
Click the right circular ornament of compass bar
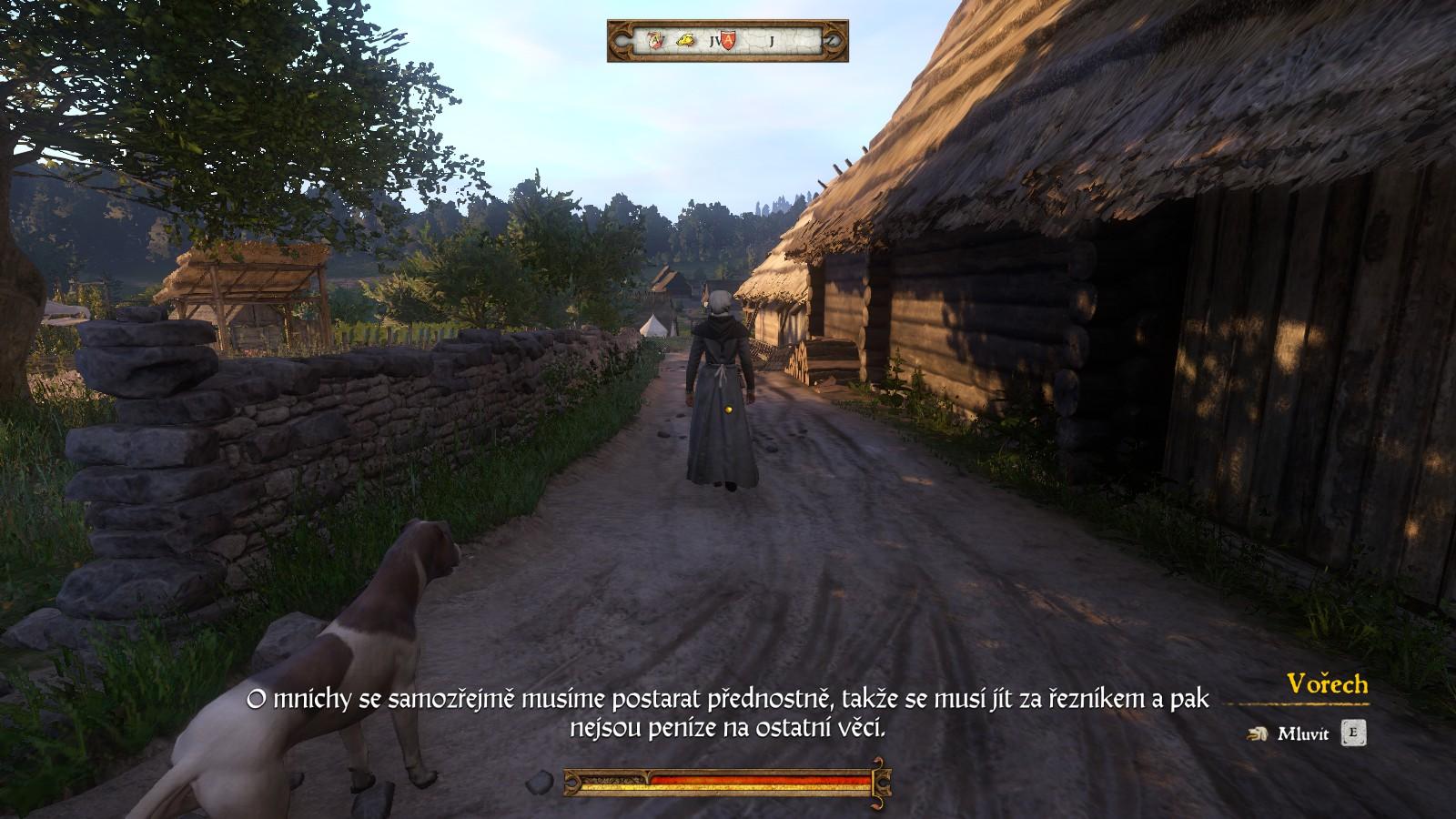pyautogui.click(x=831, y=40)
